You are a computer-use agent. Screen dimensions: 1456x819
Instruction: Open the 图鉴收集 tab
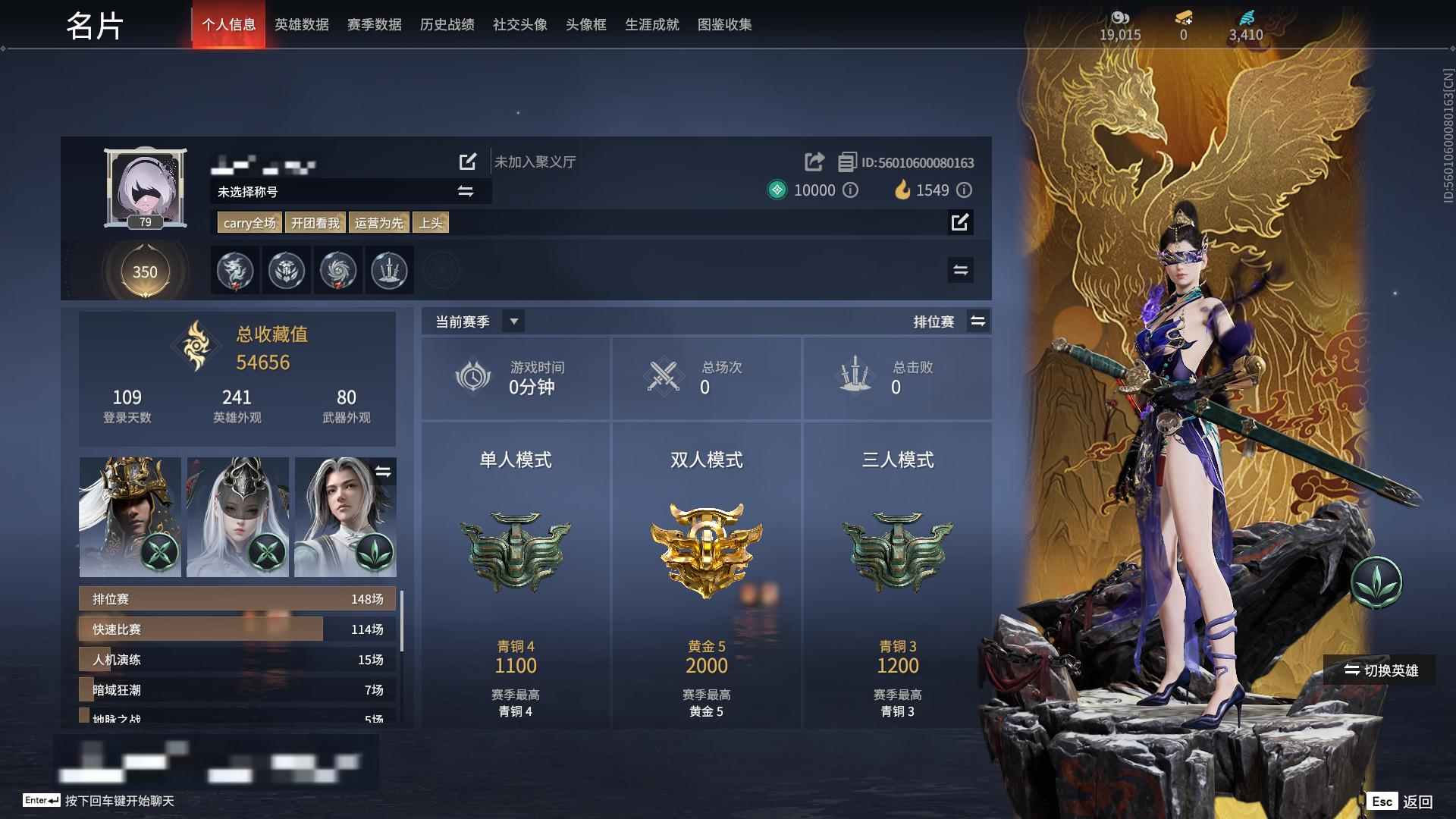[726, 24]
